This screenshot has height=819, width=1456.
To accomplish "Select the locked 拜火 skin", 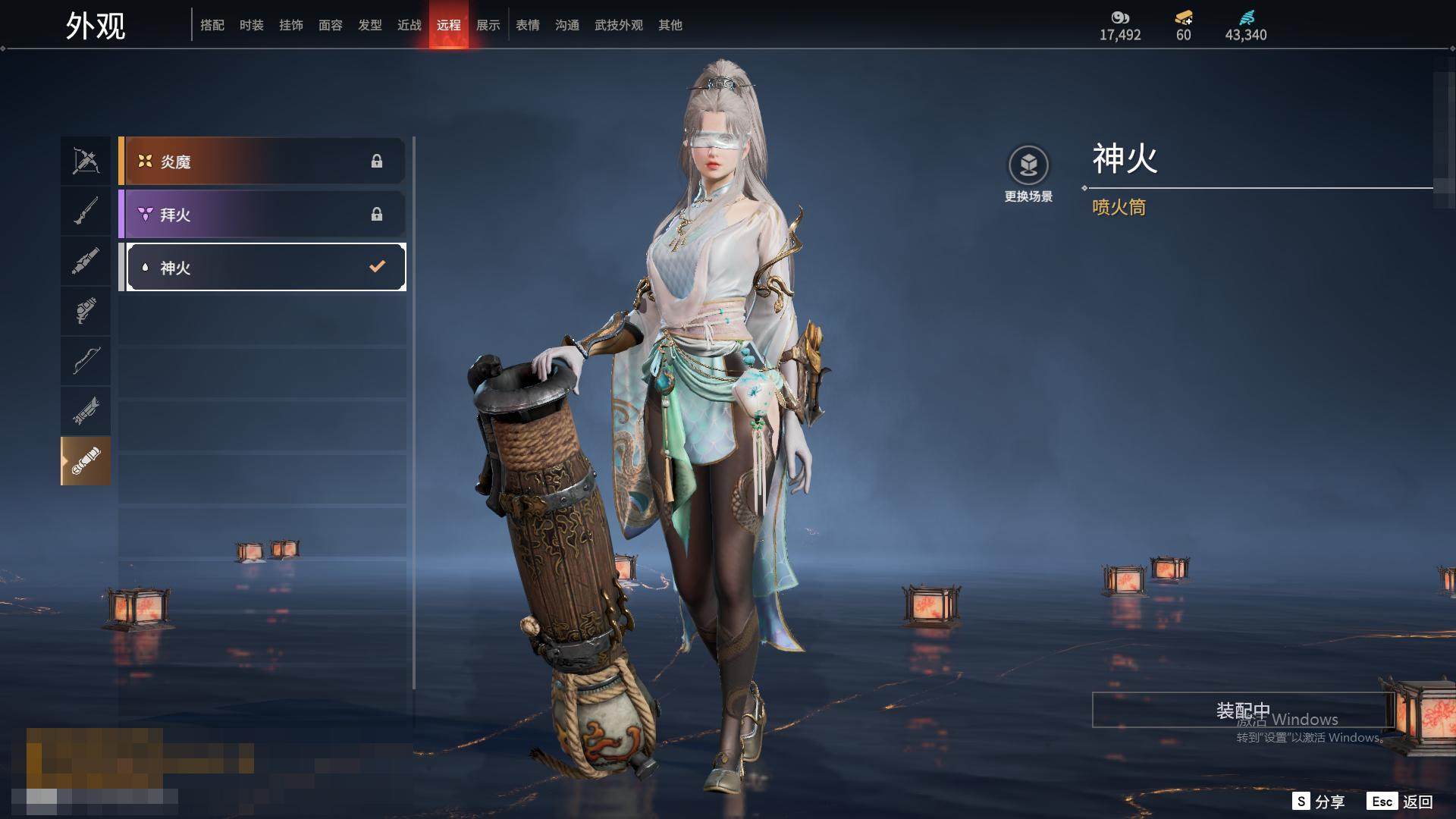I will pyautogui.click(x=262, y=214).
